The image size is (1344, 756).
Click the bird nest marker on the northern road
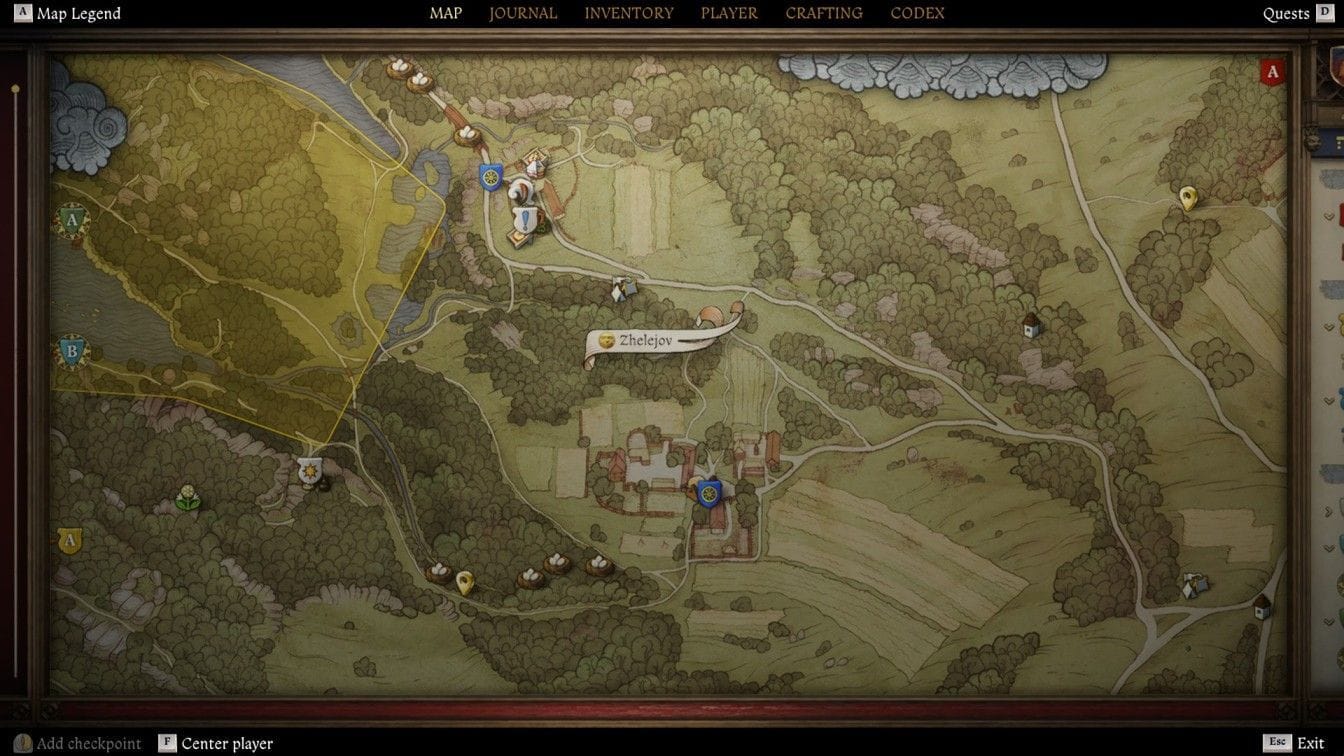[467, 136]
